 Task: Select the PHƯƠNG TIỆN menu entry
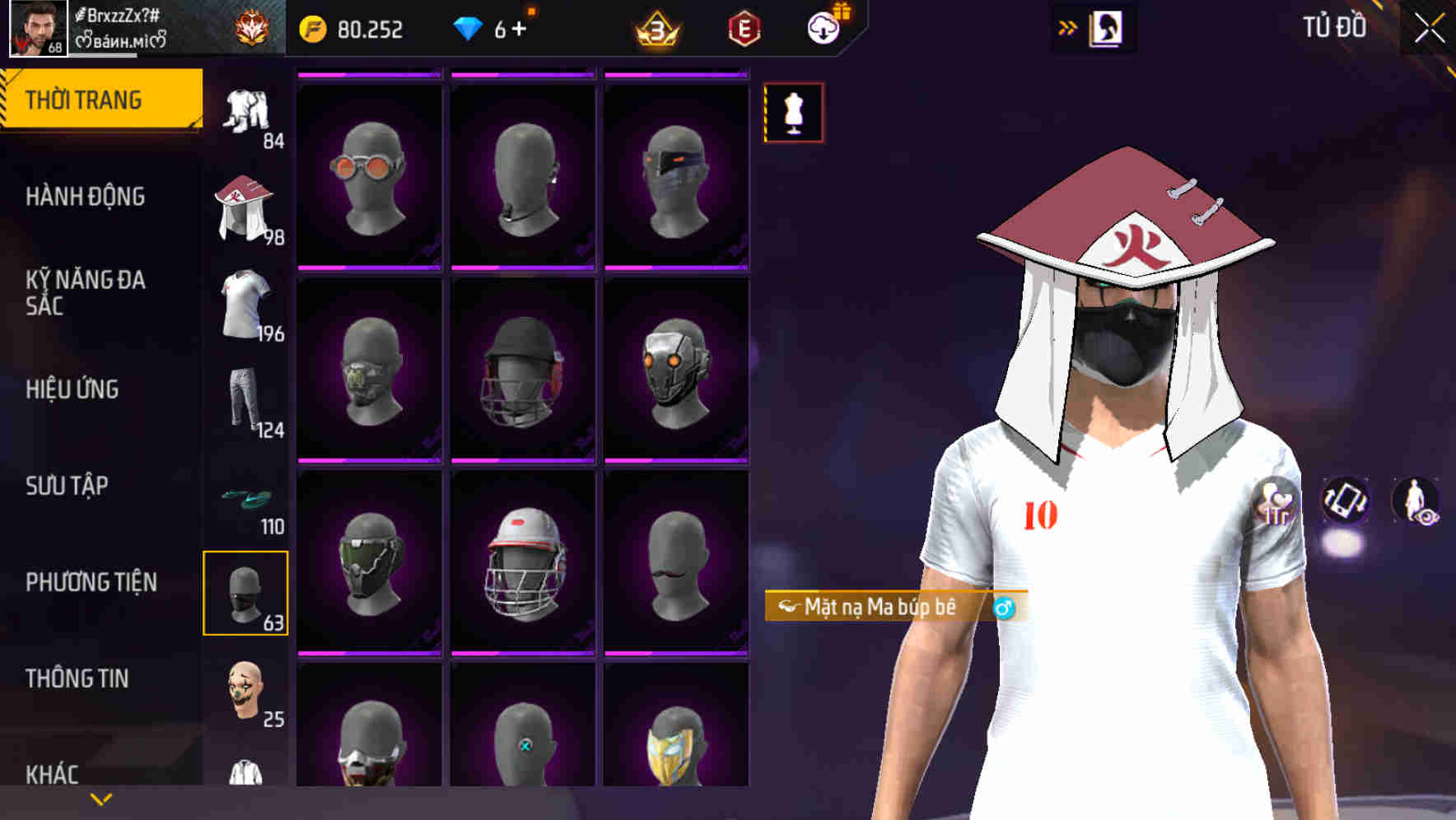(x=91, y=581)
